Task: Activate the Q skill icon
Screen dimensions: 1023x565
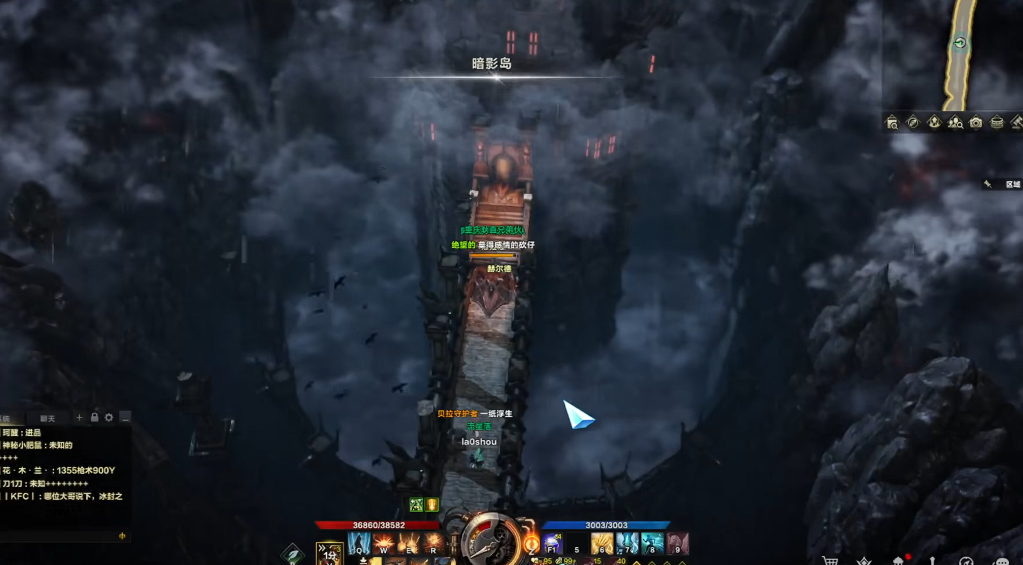Action: pos(359,543)
